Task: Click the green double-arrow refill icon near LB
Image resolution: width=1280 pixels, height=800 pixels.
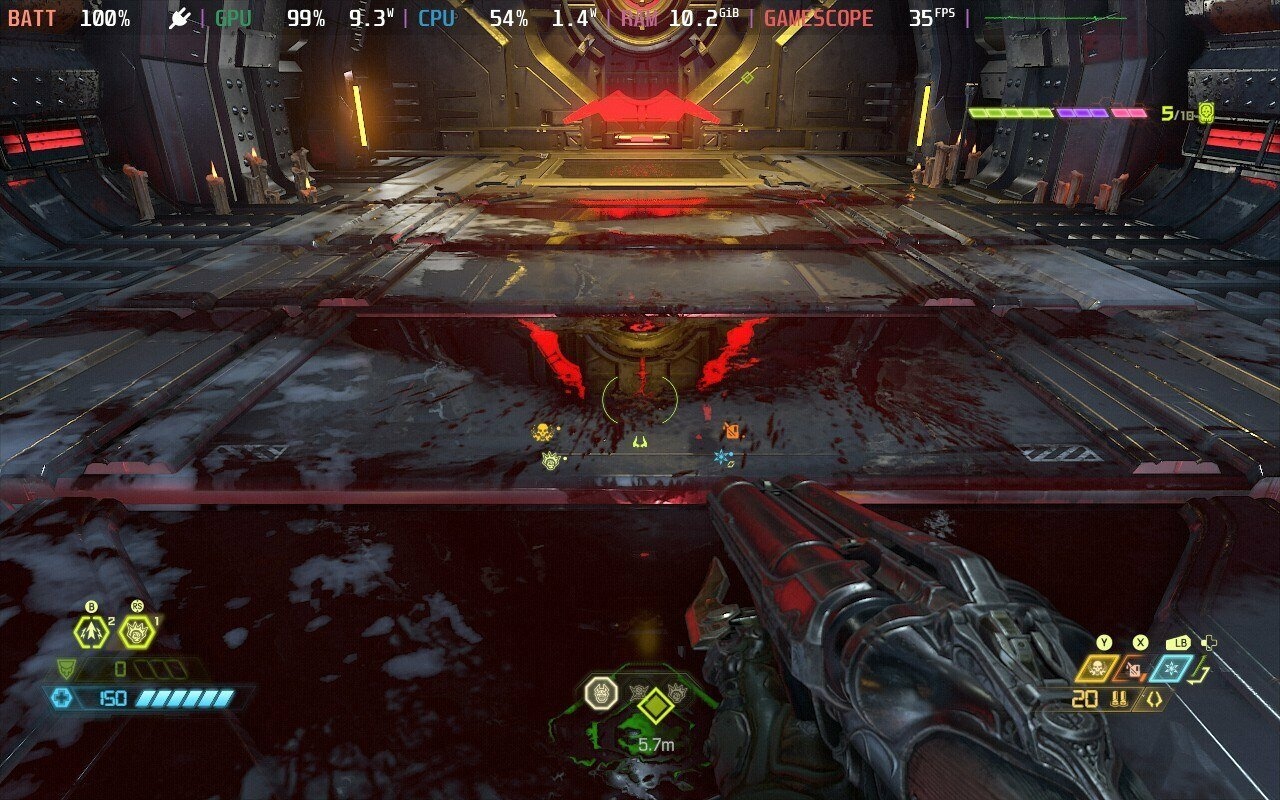Action: 1198,670
